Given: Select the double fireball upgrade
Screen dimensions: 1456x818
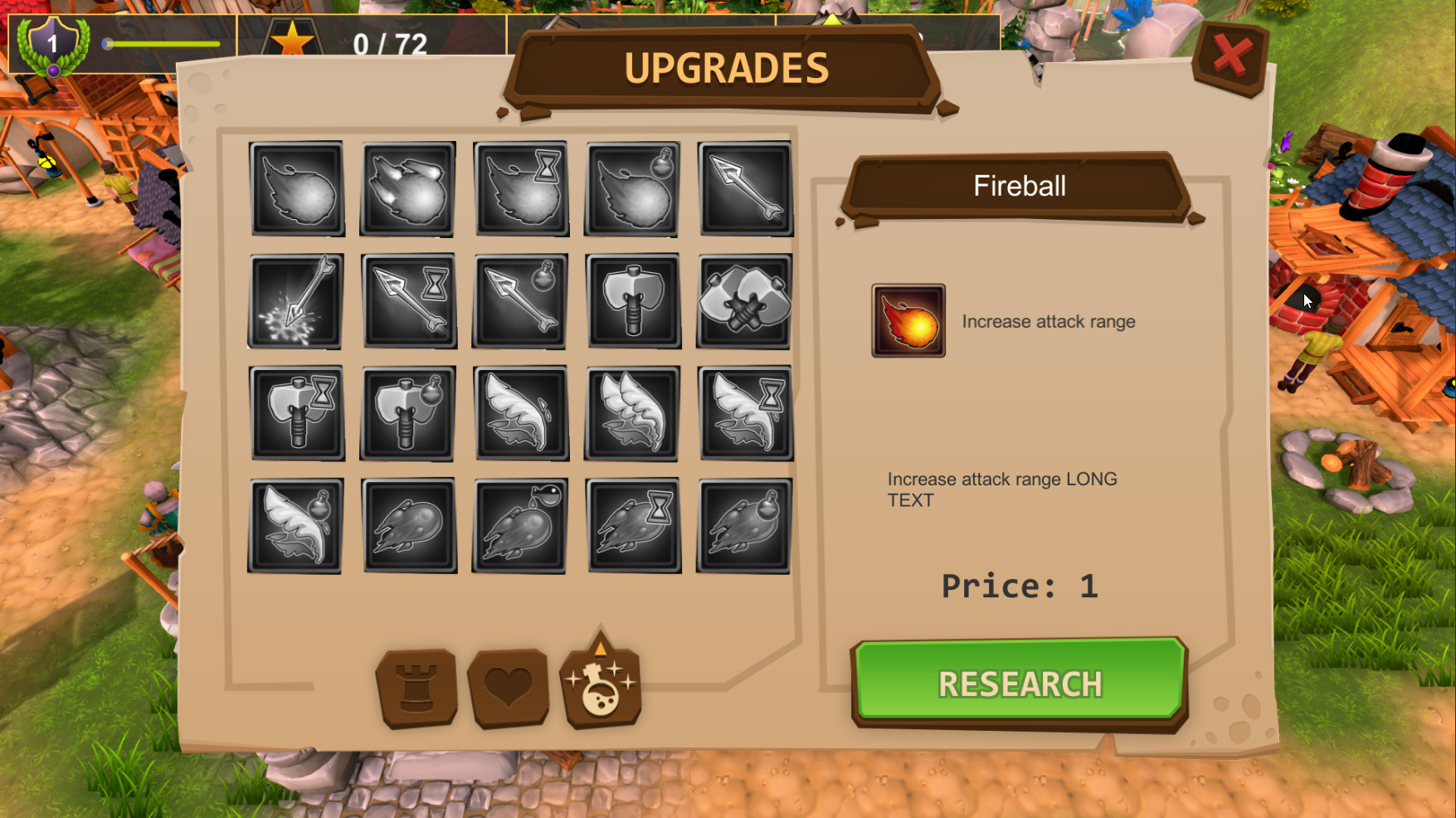Looking at the screenshot, I should click(x=407, y=189).
